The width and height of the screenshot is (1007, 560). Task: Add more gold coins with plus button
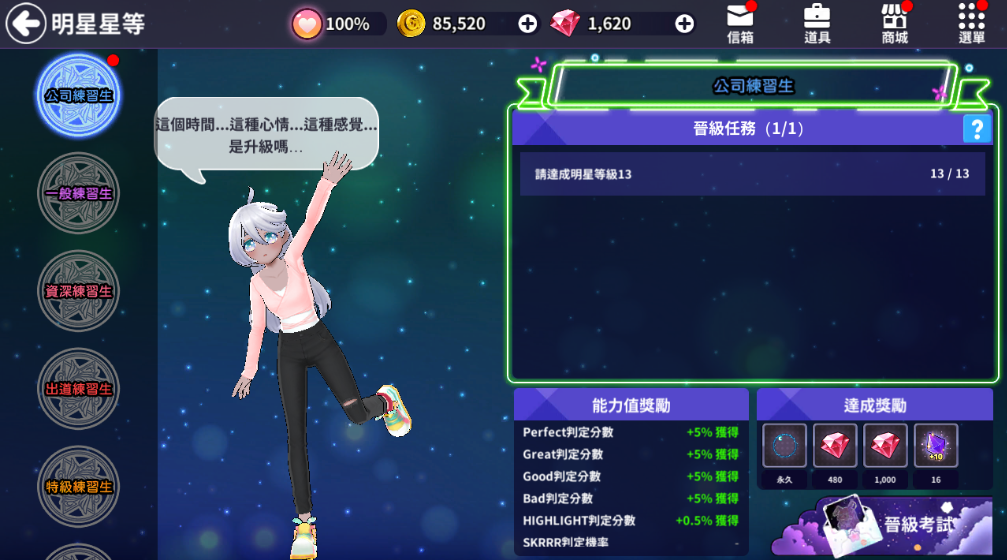pyautogui.click(x=528, y=24)
